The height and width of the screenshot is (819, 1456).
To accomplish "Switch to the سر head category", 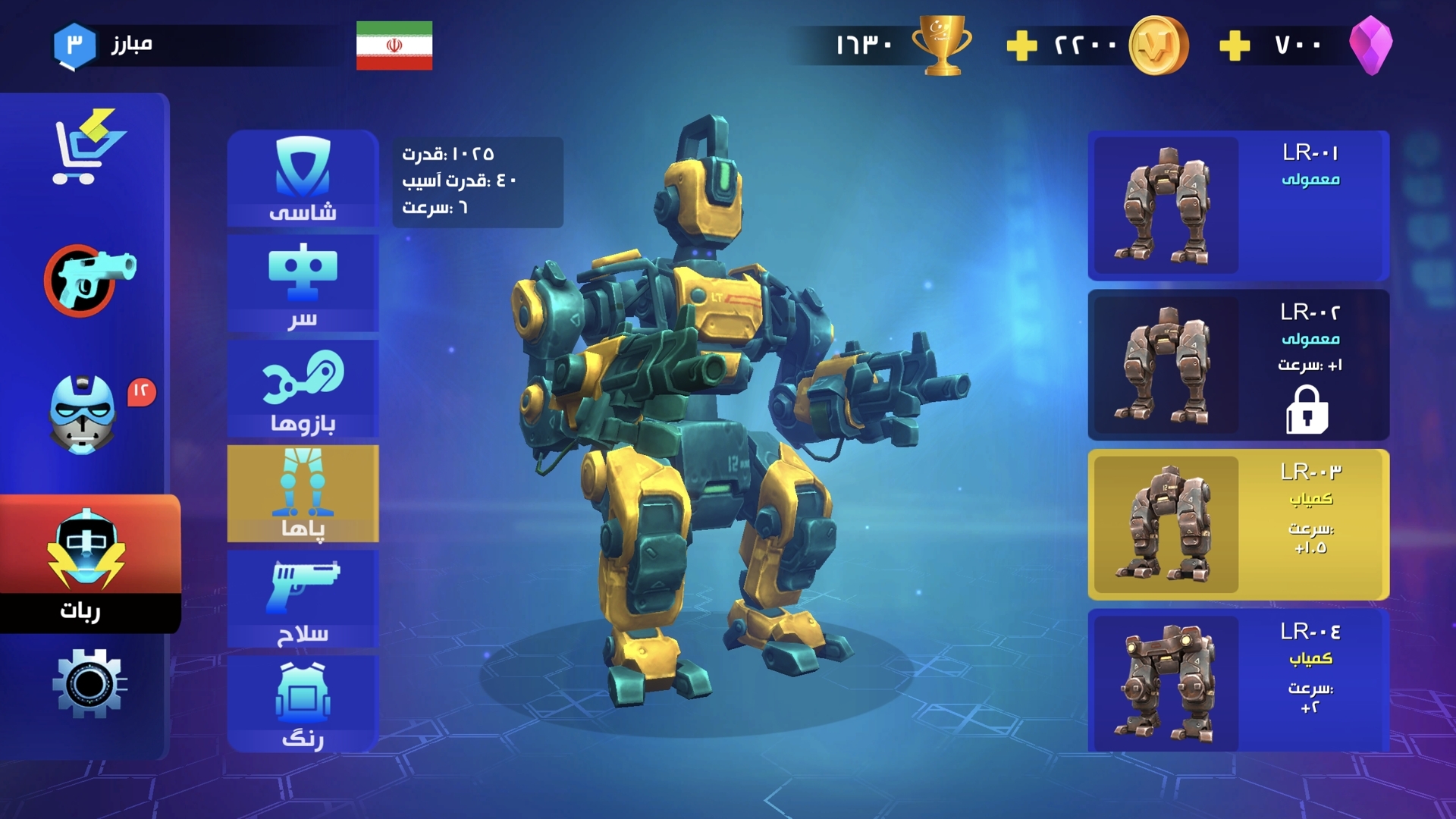I will [x=303, y=284].
